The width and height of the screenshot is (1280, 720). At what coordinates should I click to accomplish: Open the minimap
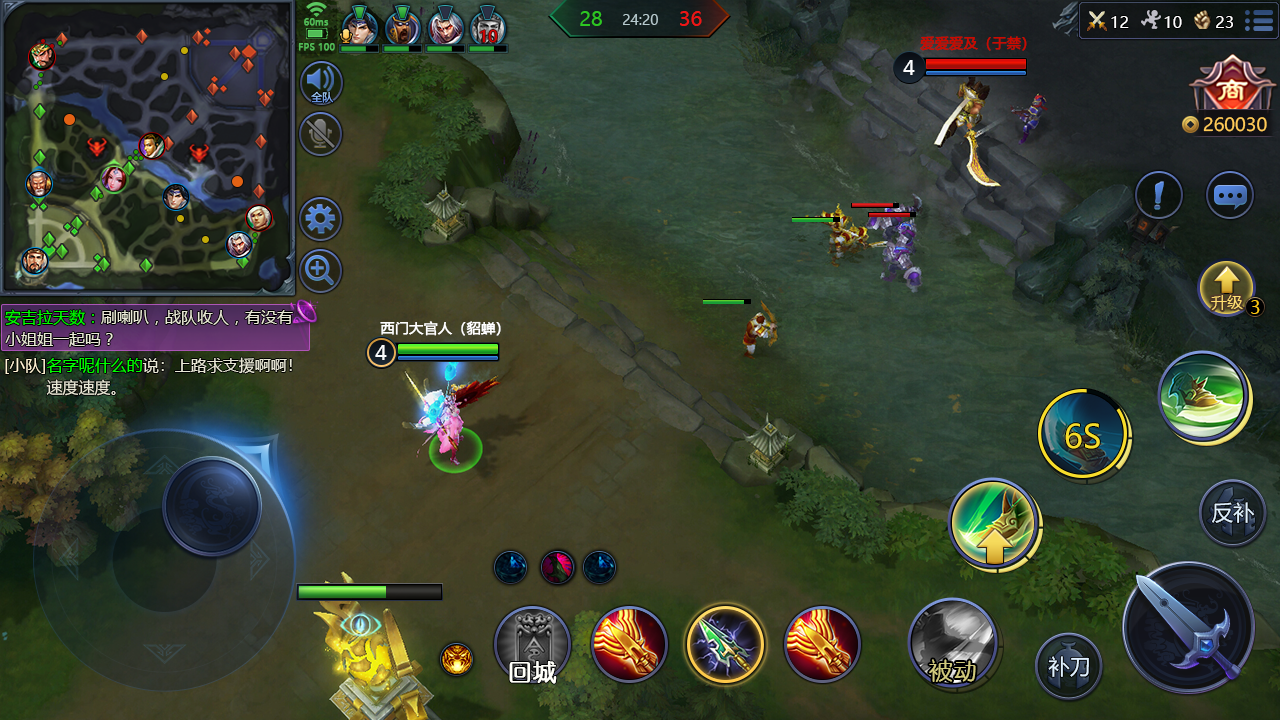[148, 146]
